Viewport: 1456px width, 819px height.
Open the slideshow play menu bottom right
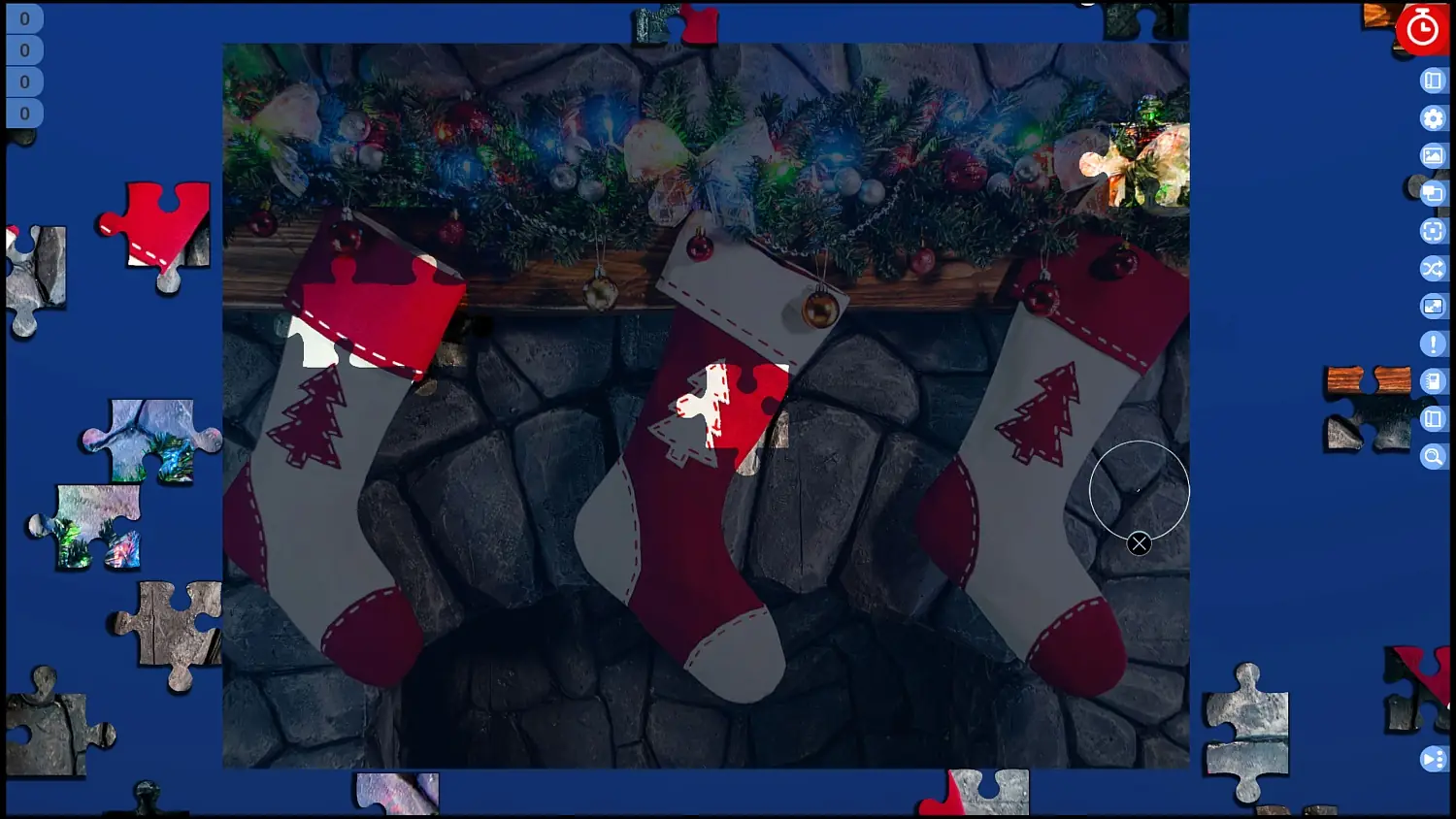(x=1433, y=759)
